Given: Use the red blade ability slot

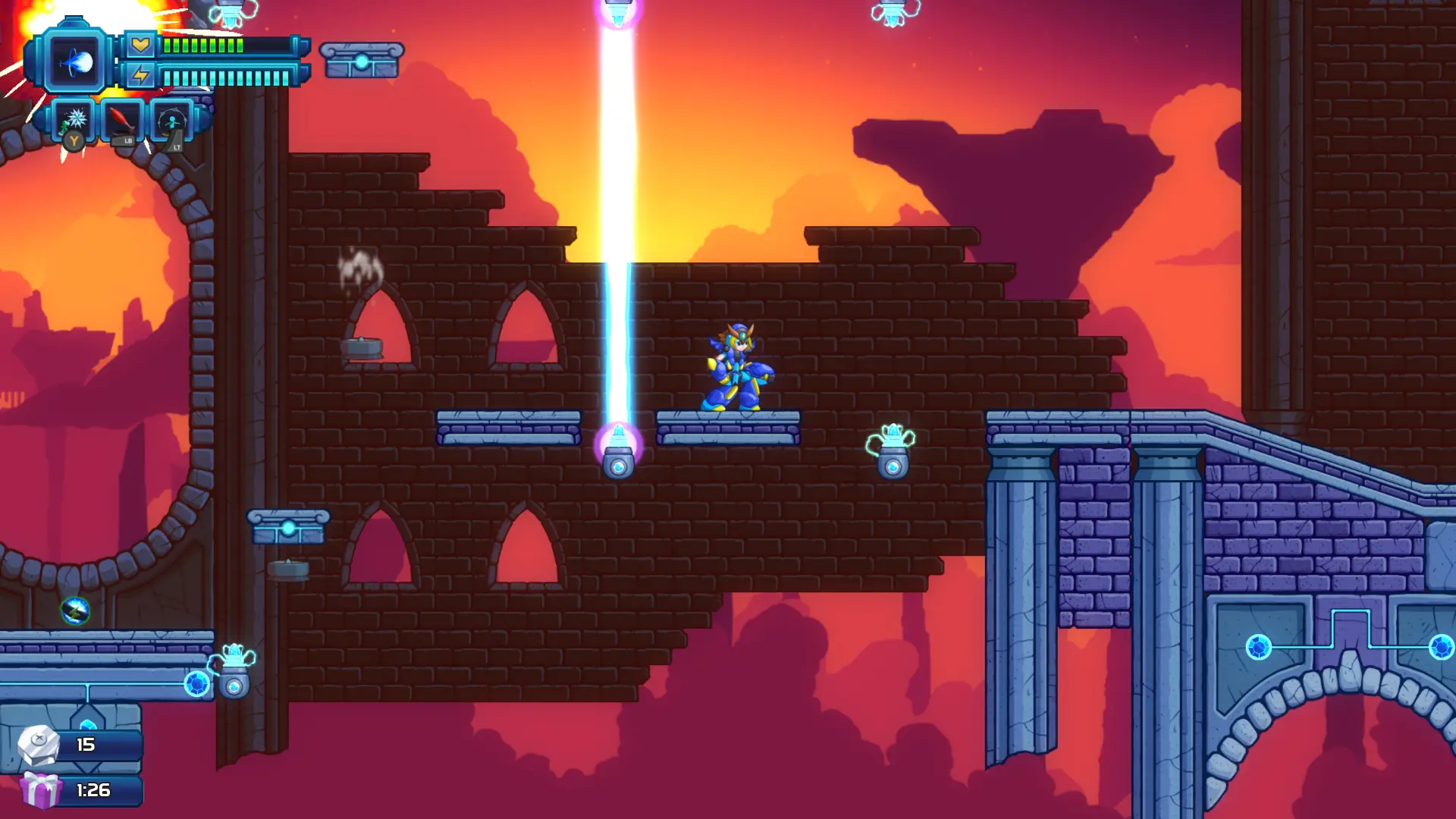Looking at the screenshot, I should (123, 120).
